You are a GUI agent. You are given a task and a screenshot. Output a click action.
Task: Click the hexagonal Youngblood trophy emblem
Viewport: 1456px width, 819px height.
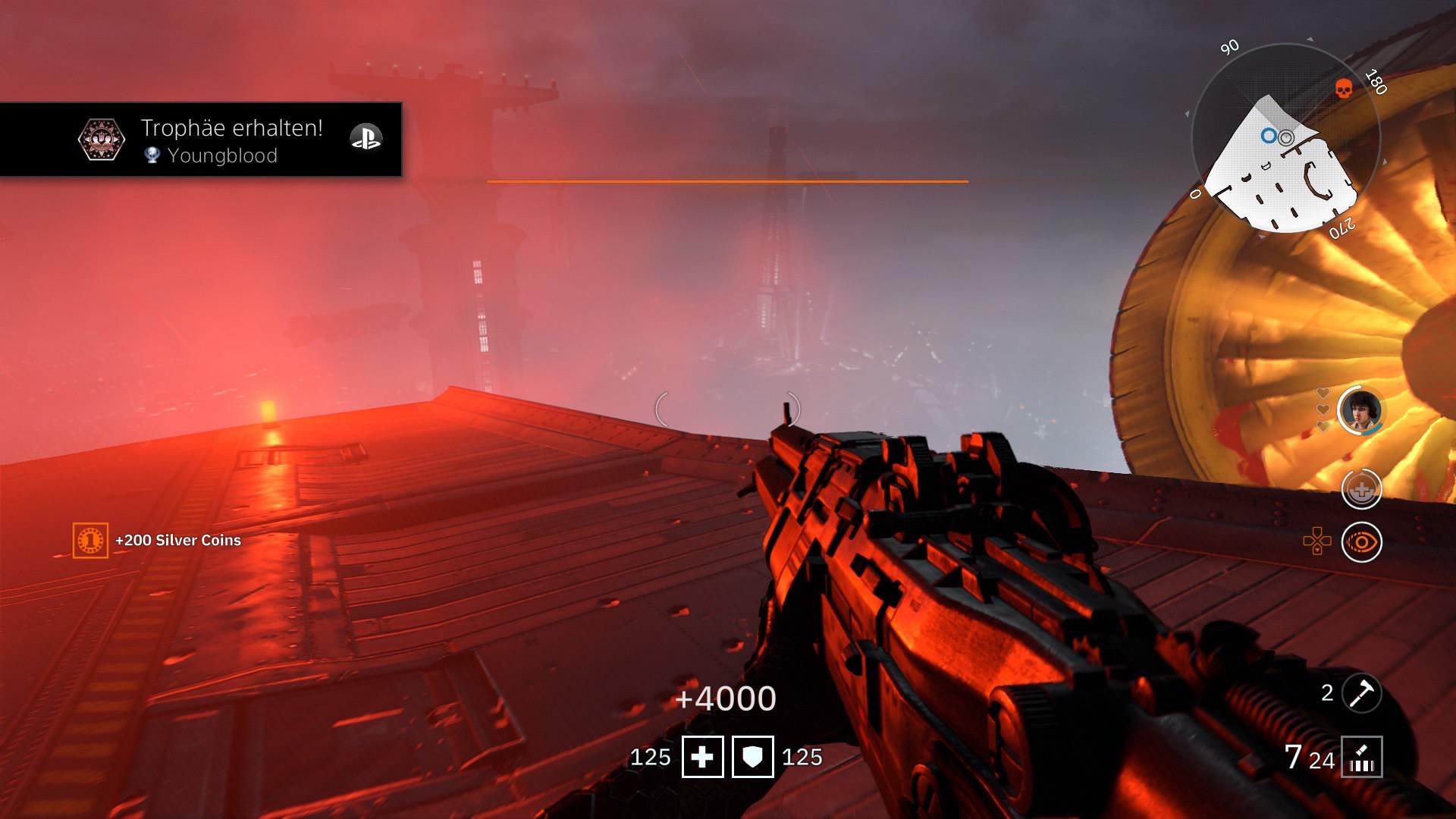tap(101, 138)
